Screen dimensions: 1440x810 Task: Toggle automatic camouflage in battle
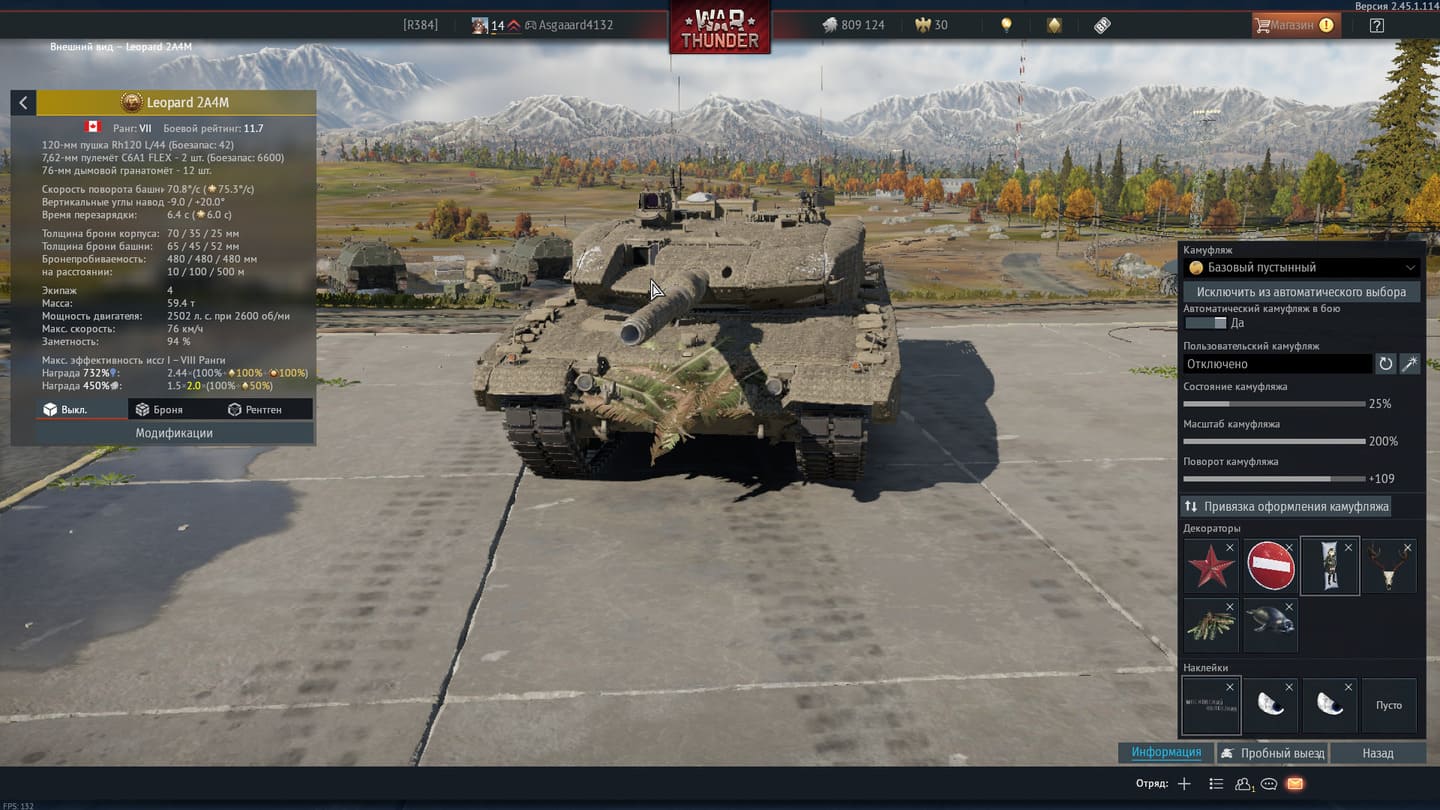[1205, 323]
